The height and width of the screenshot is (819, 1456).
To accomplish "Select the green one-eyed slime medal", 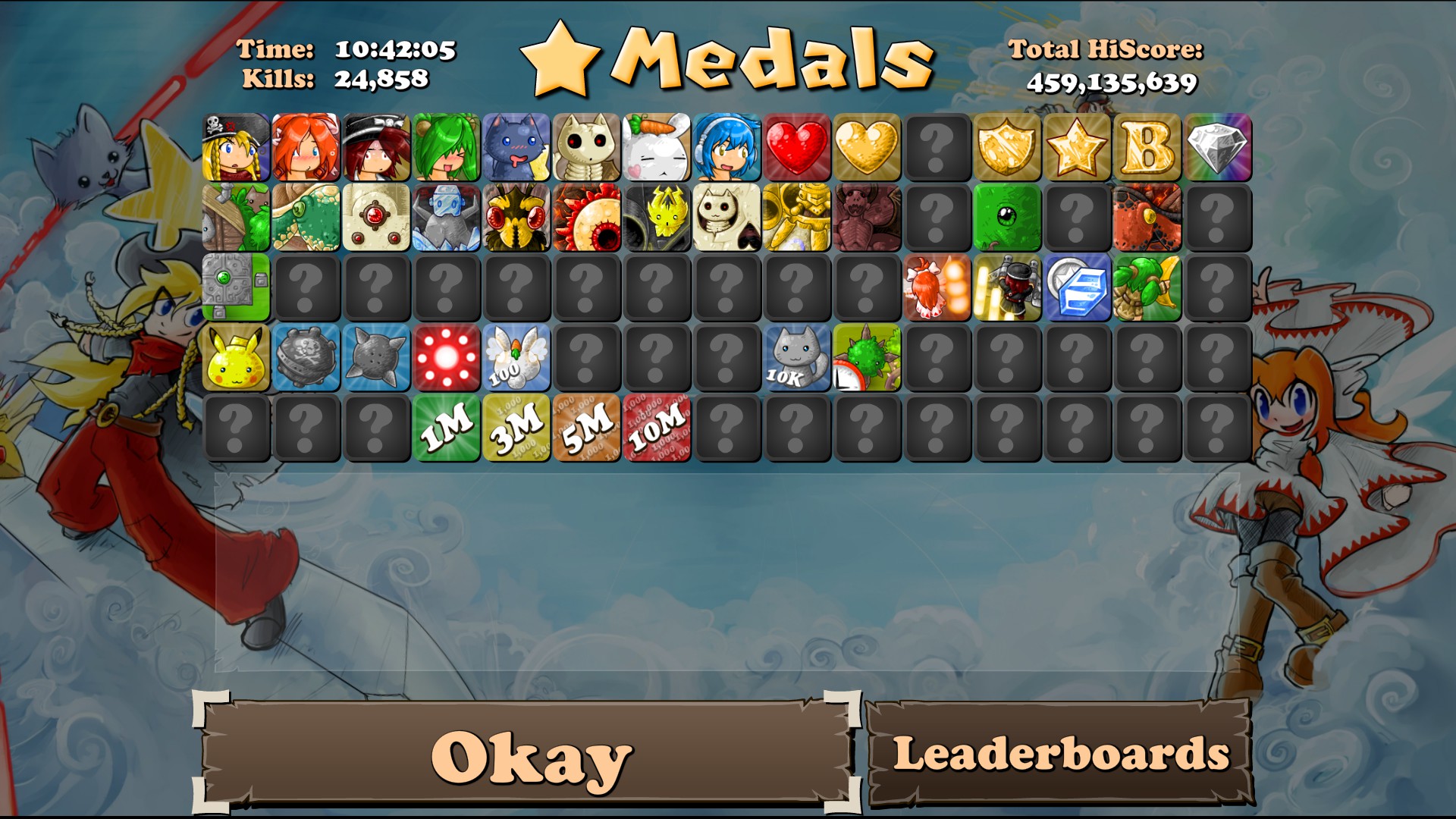I will 1006,218.
